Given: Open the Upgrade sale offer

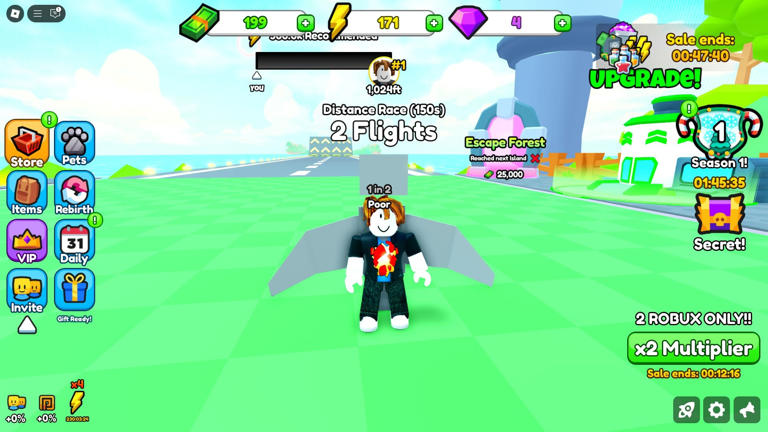Looking at the screenshot, I should 644,60.
